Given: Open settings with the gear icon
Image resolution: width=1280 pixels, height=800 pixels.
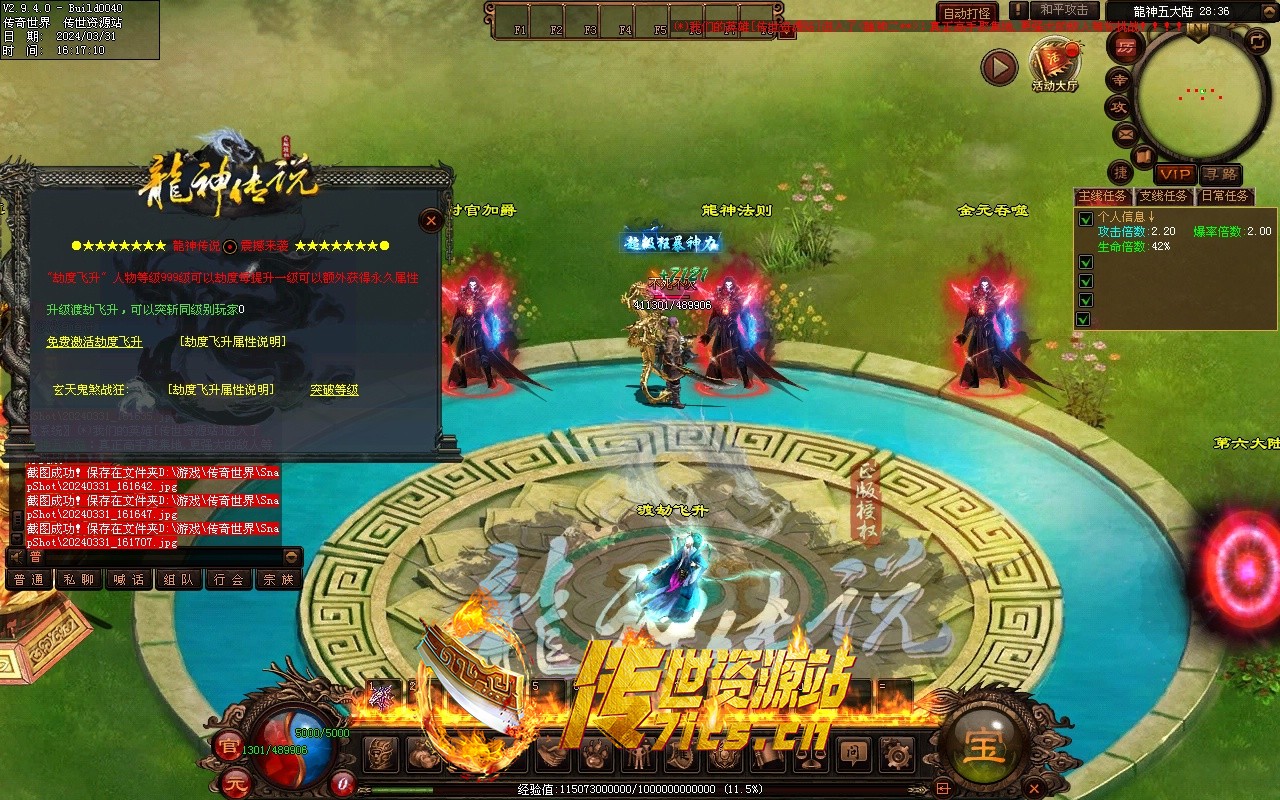Looking at the screenshot, I should point(896,754).
